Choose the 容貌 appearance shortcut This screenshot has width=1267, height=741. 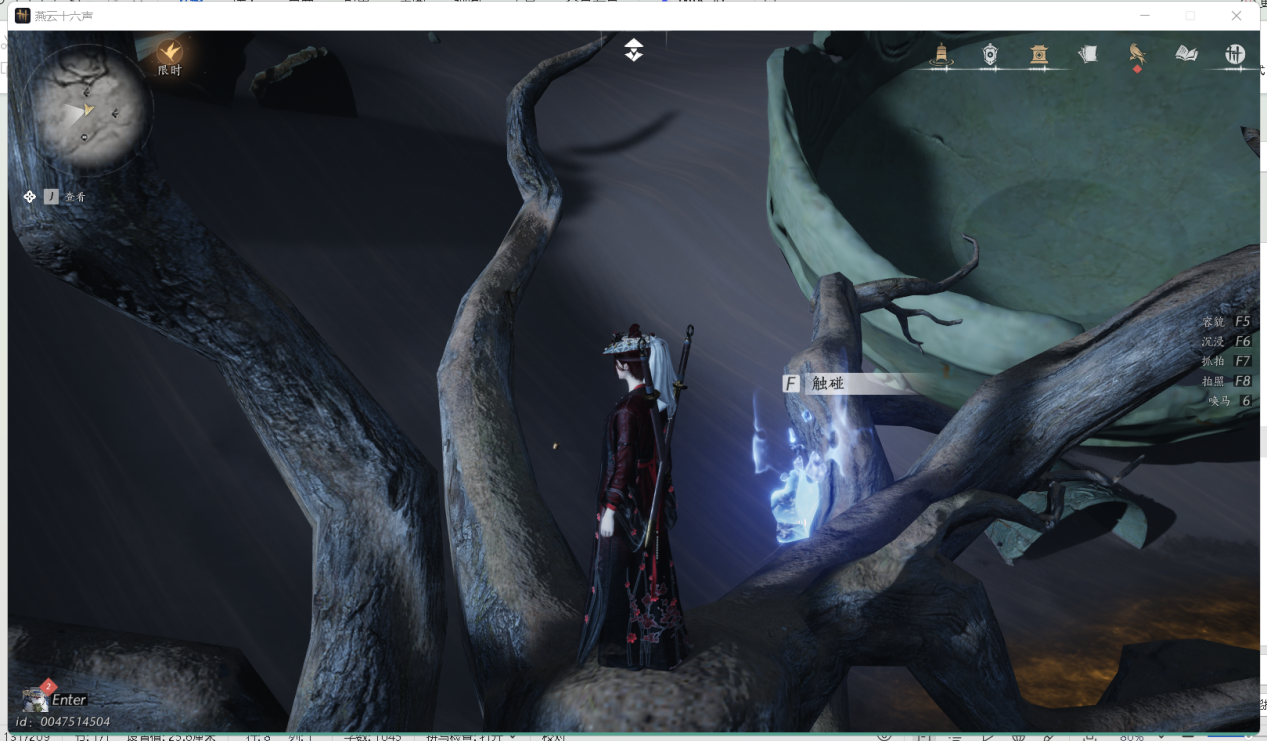(x=1226, y=322)
